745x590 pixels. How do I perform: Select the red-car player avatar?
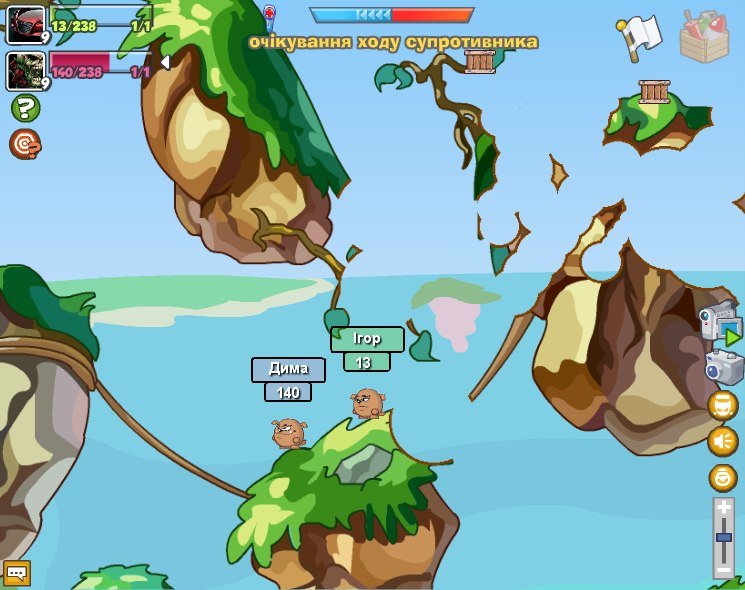[25, 24]
